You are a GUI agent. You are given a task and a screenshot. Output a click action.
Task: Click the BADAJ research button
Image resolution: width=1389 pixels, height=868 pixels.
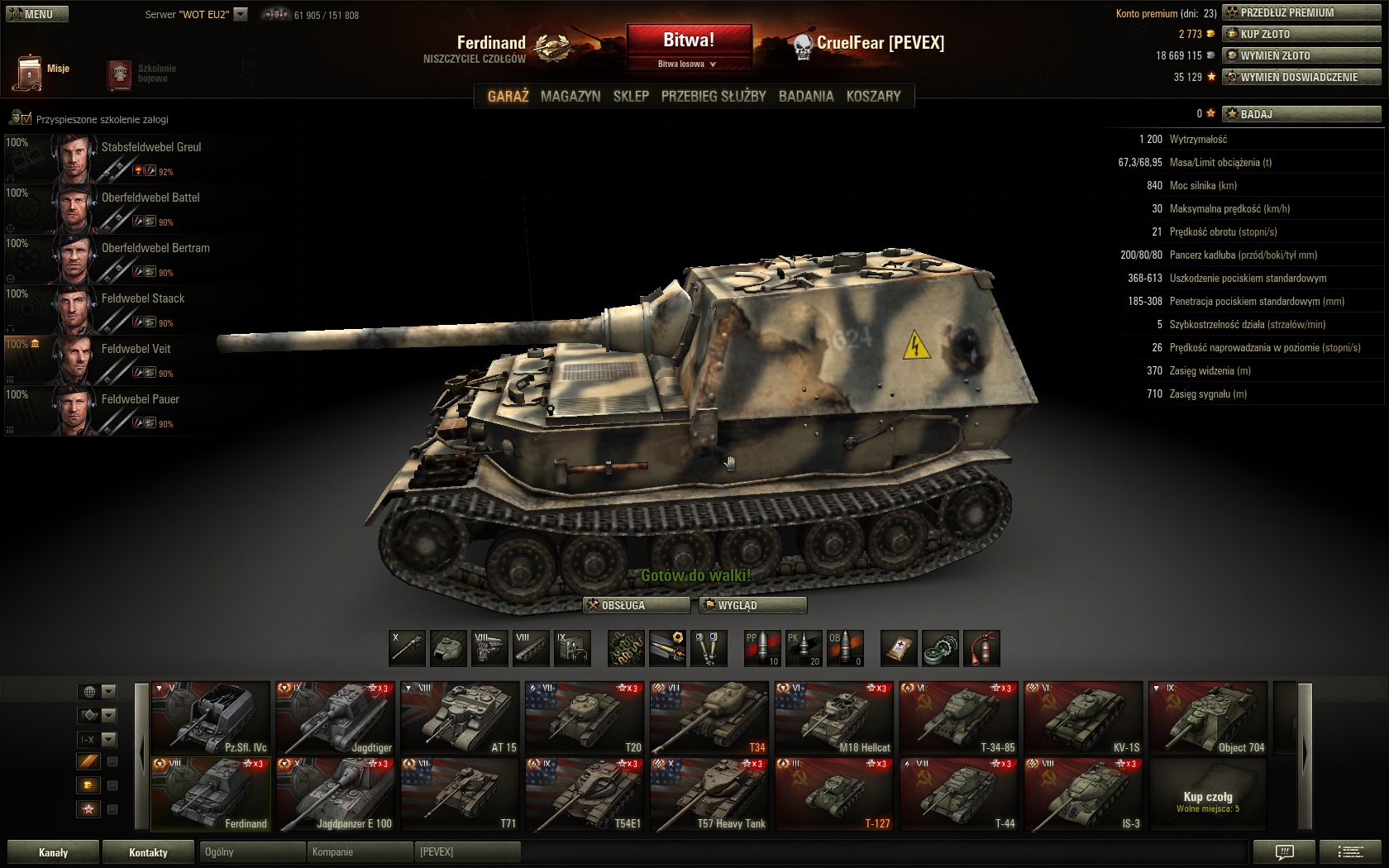click(1301, 114)
